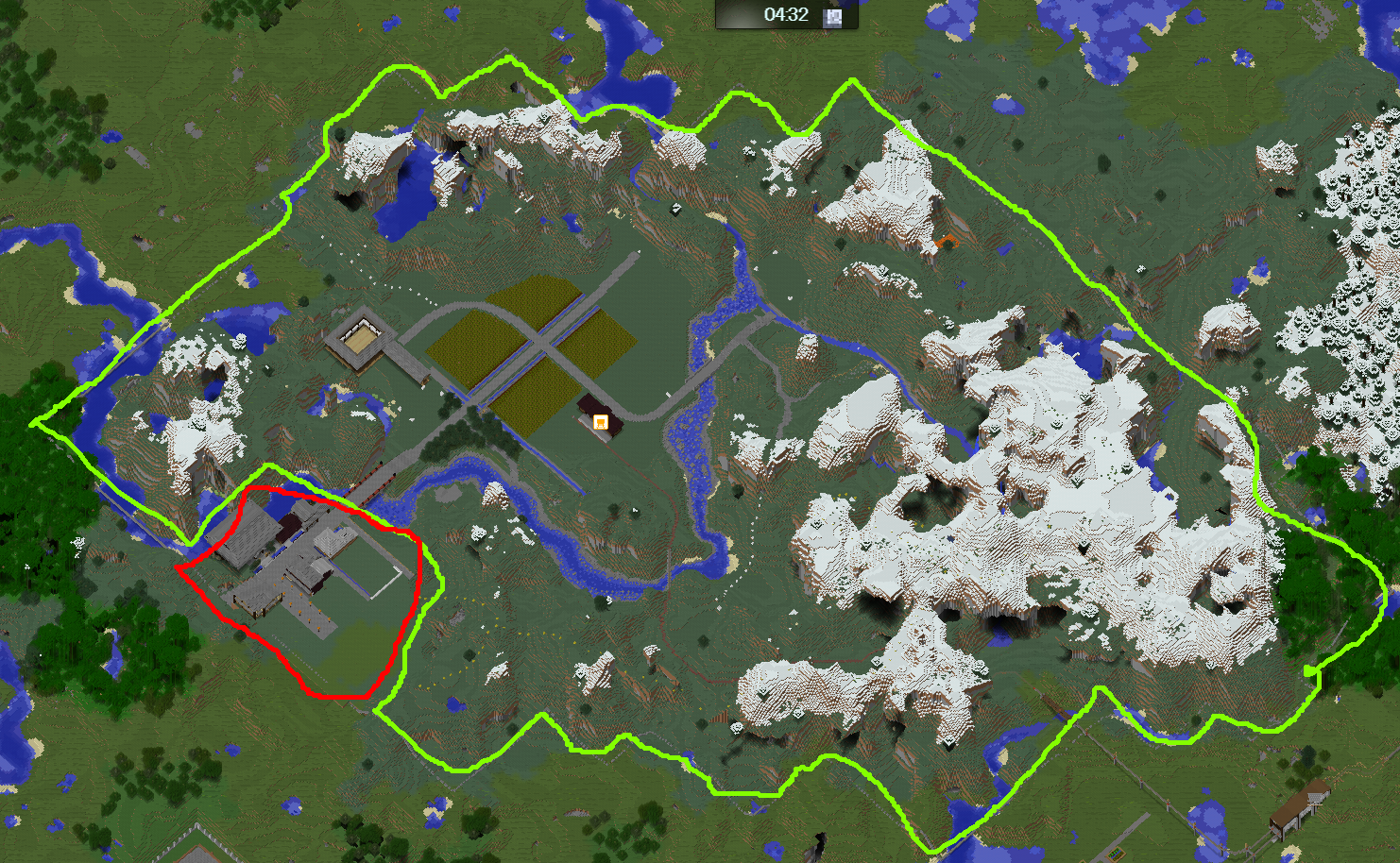Open the cave entrance marker on the northern hillside

point(677,210)
